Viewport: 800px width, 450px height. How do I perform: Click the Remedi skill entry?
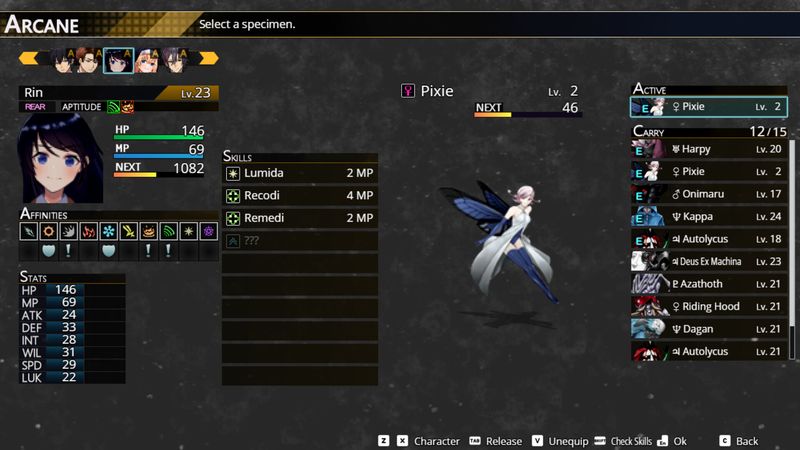tap(300, 218)
